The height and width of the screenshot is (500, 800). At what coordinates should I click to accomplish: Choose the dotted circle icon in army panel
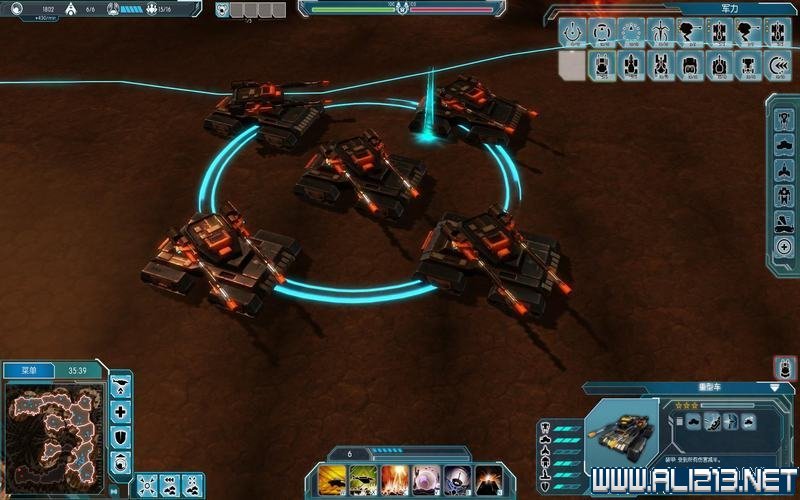tap(631, 32)
